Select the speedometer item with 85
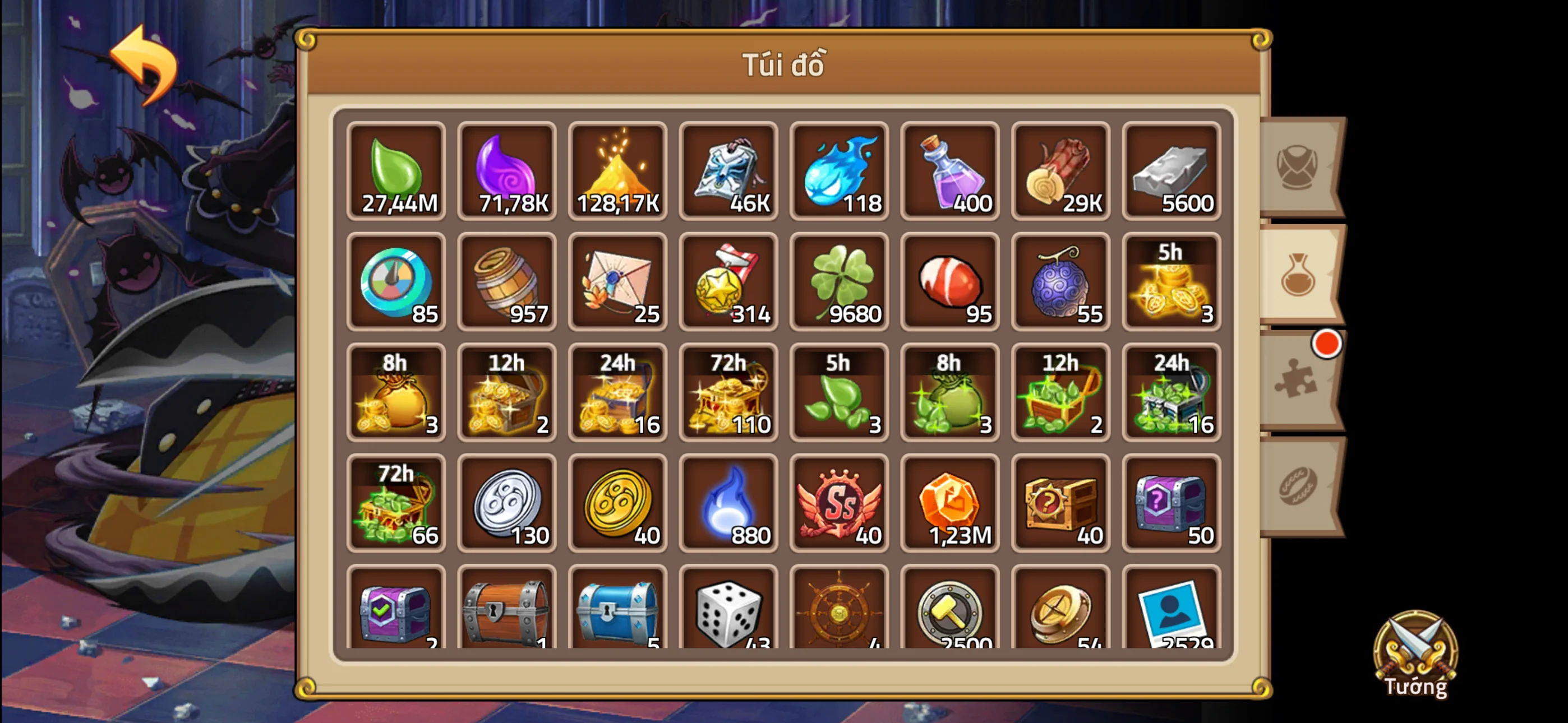 [x=396, y=283]
